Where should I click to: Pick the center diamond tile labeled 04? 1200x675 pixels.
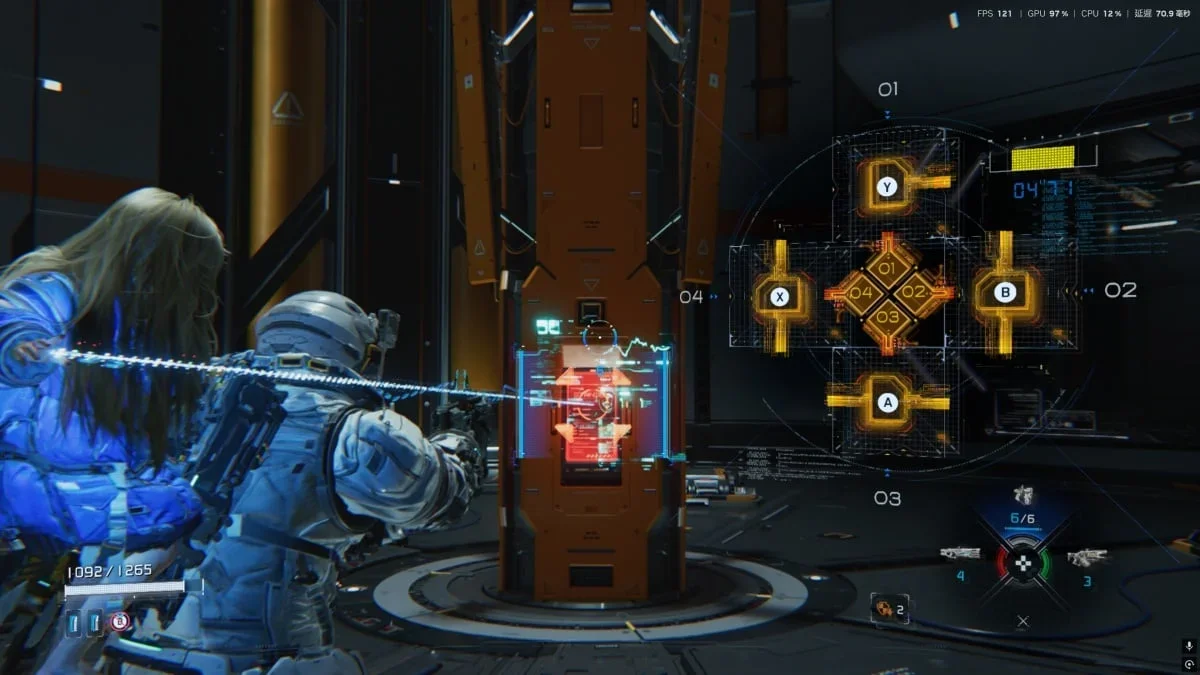[860, 293]
